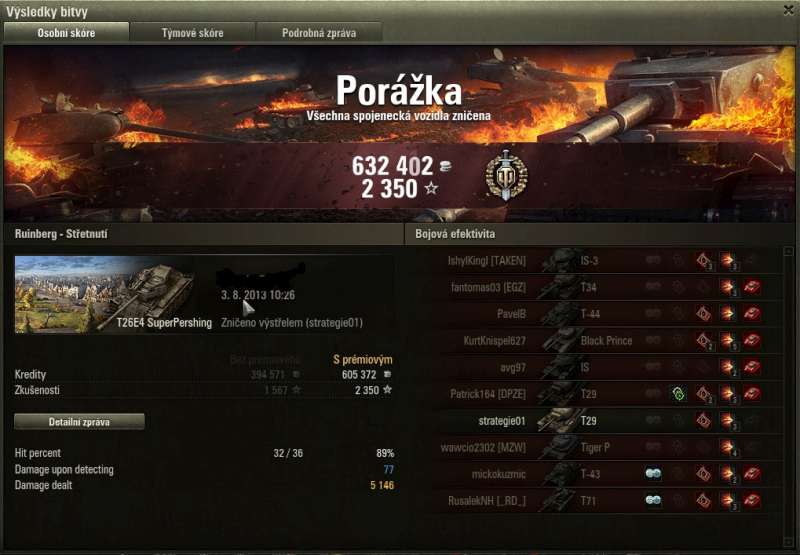800x555 pixels.
Task: Show the Podrobná zpráva tab
Action: coord(319,33)
